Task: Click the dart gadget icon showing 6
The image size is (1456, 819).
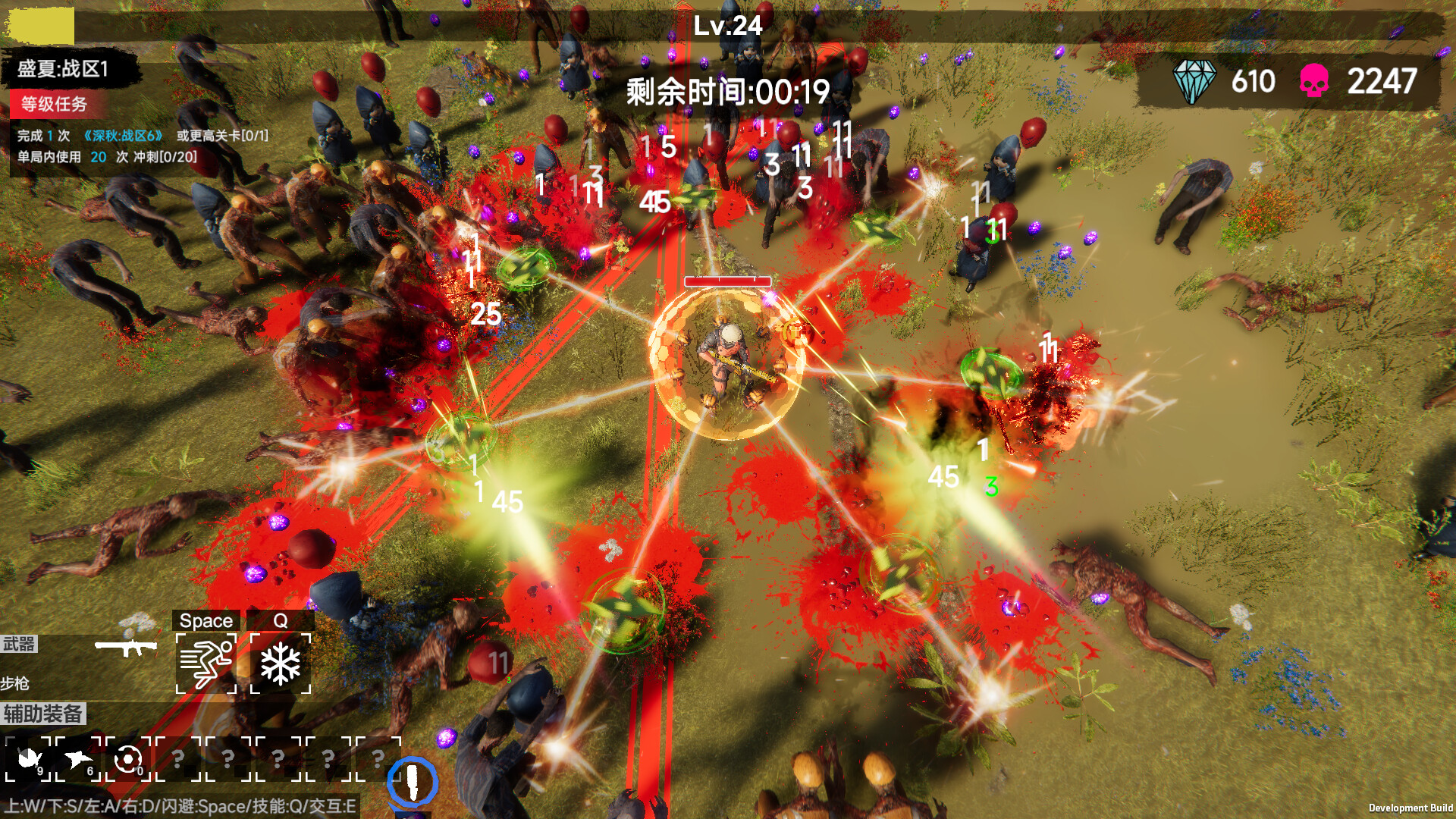Action: click(x=79, y=760)
